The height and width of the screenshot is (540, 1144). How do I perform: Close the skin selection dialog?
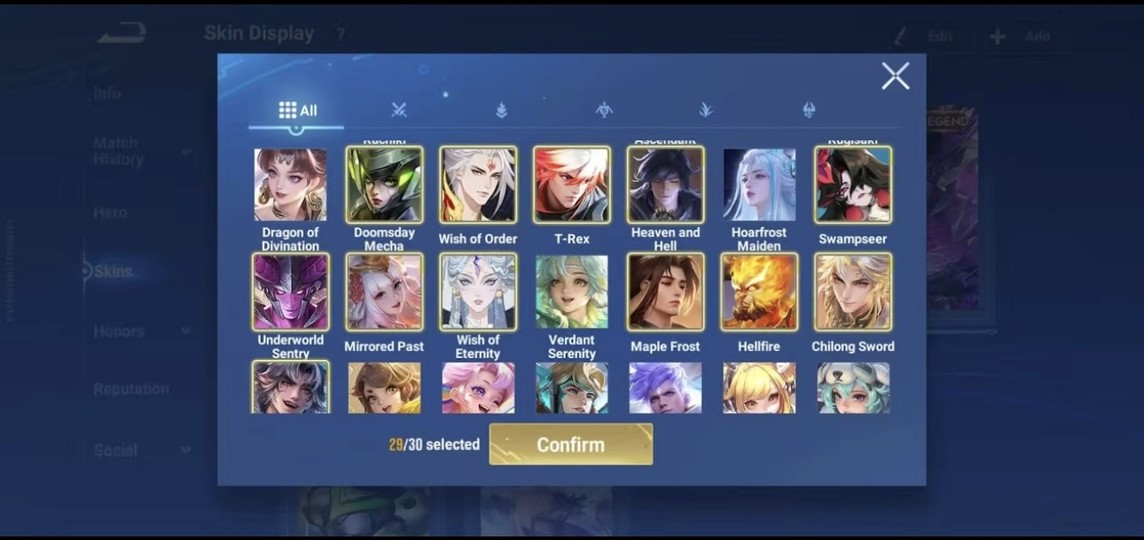895,76
